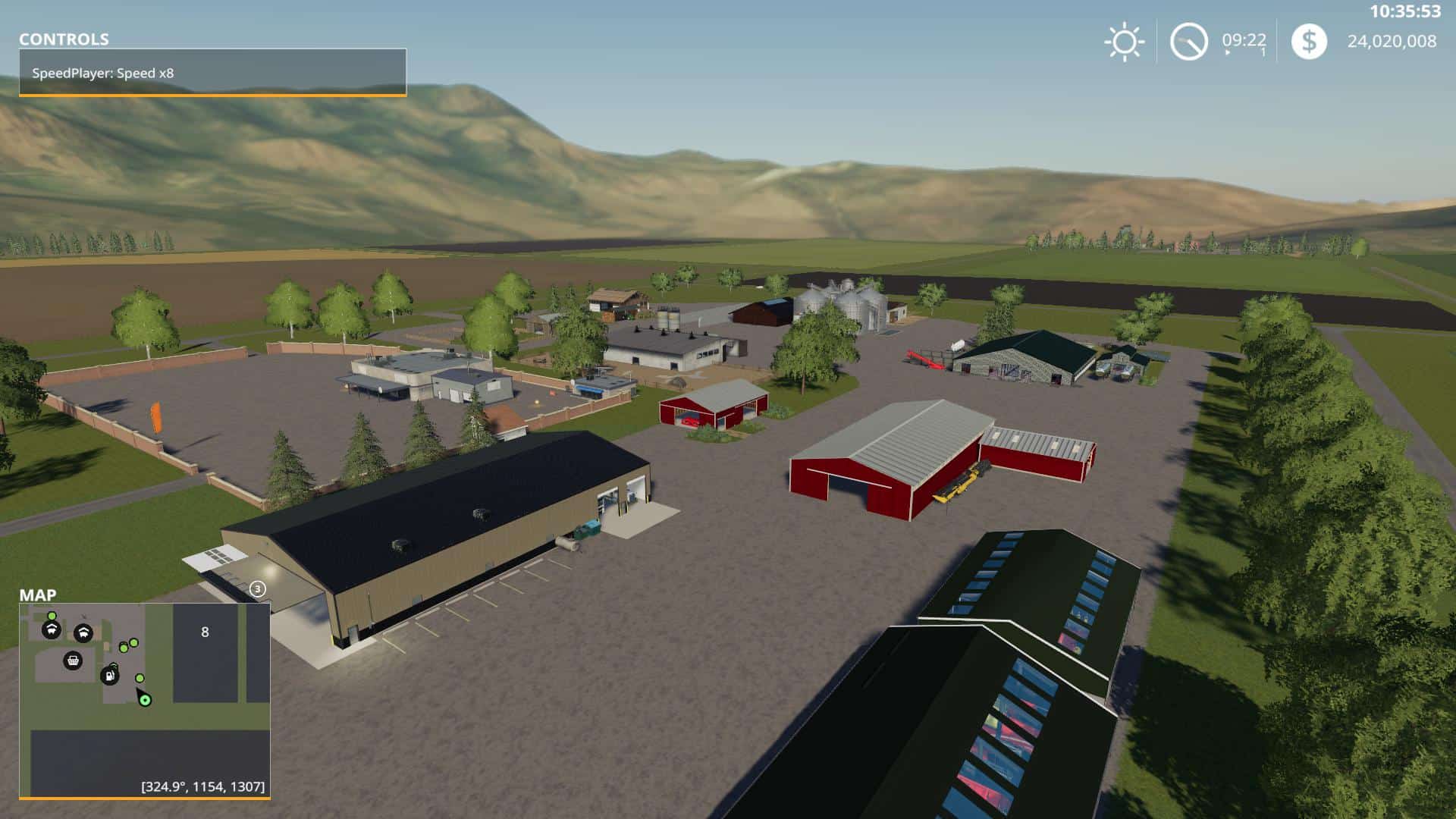Select the pig barn icon on the minimap

point(83,632)
